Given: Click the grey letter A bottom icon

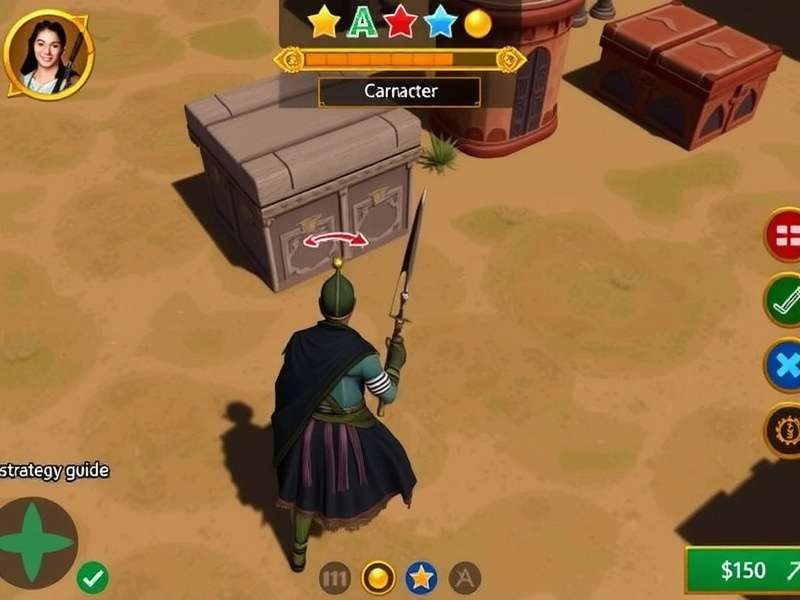Looking at the screenshot, I should click(x=464, y=577).
